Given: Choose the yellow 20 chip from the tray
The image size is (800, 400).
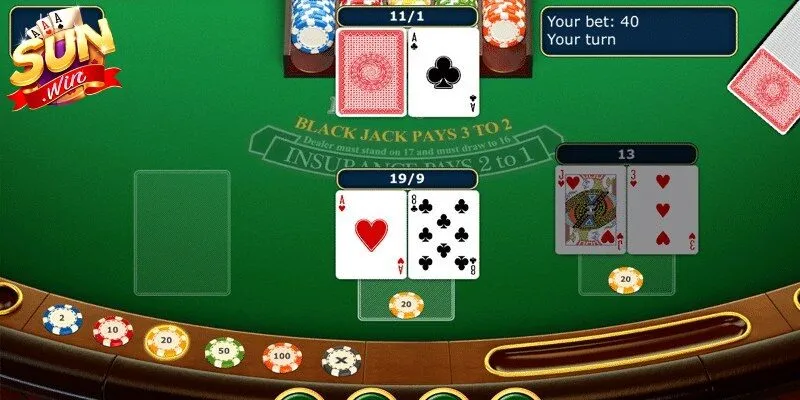Looking at the screenshot, I should click(x=167, y=342).
